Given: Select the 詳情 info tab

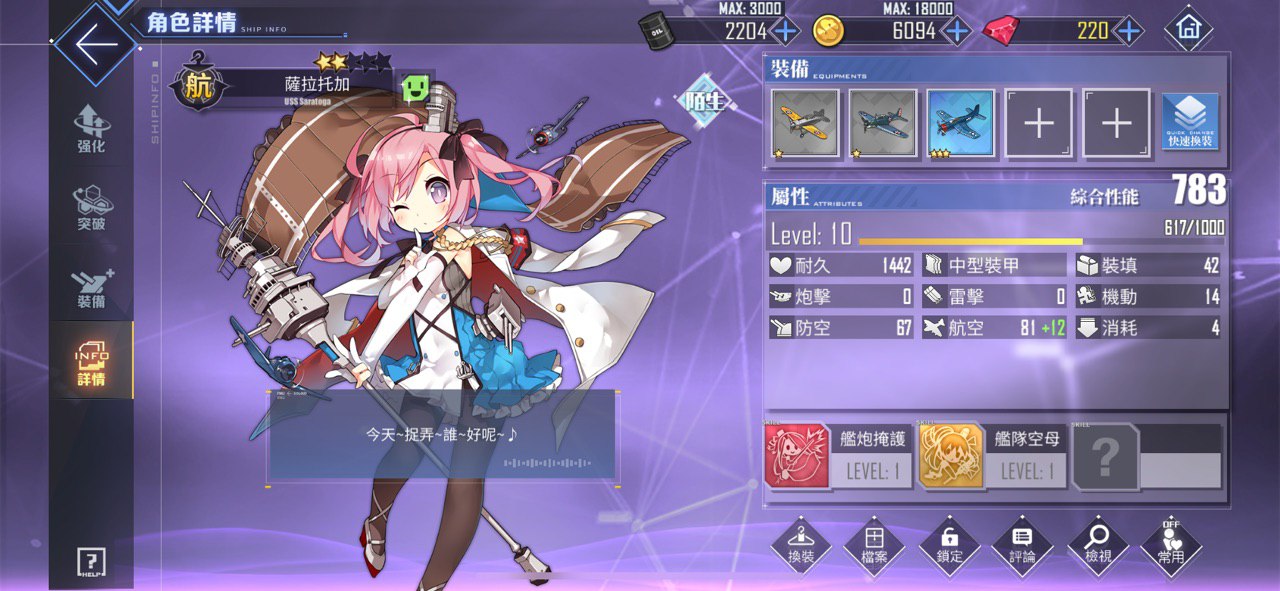Looking at the screenshot, I should 91,363.
